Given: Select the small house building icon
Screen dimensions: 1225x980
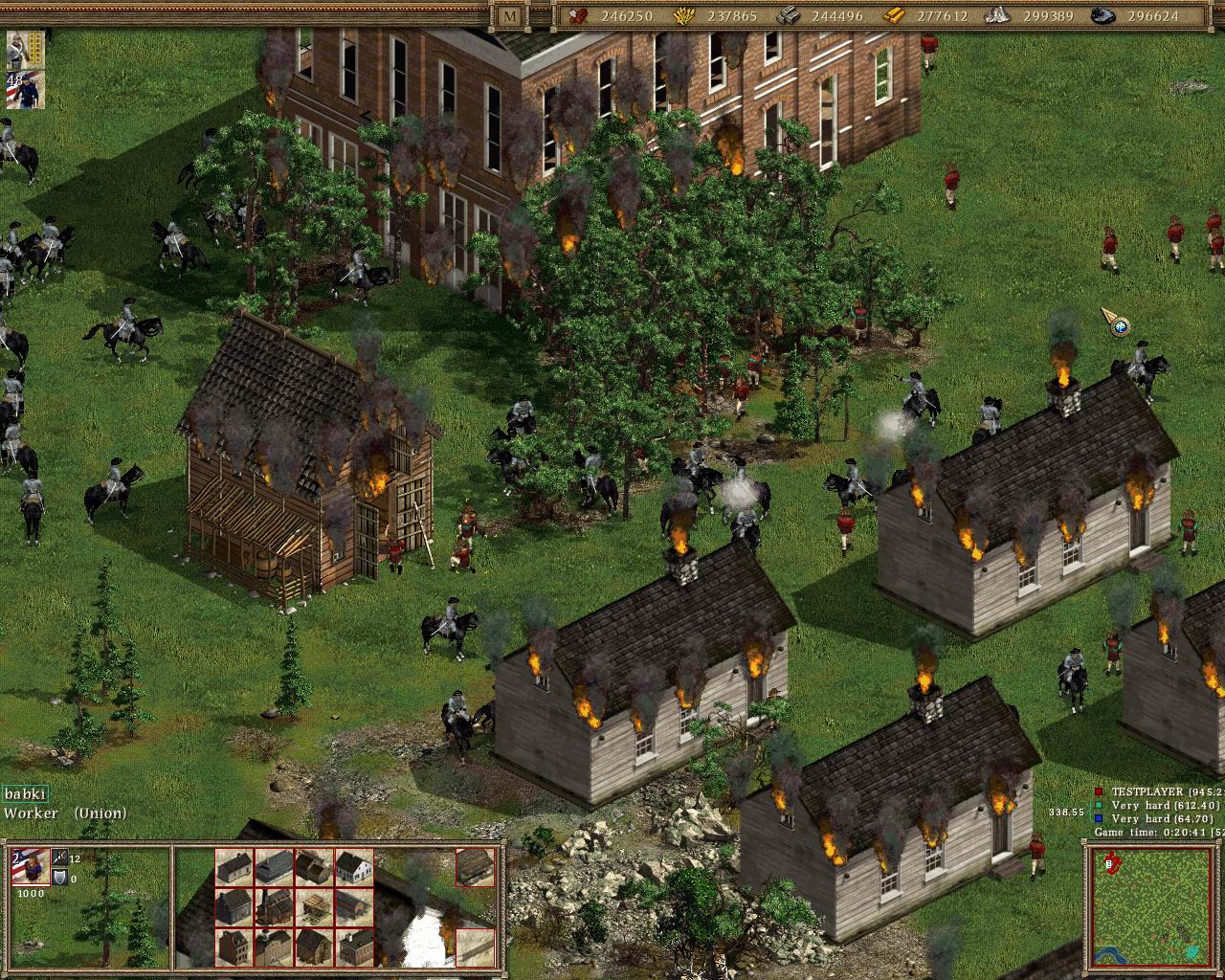Looking at the screenshot, I should click(234, 867).
